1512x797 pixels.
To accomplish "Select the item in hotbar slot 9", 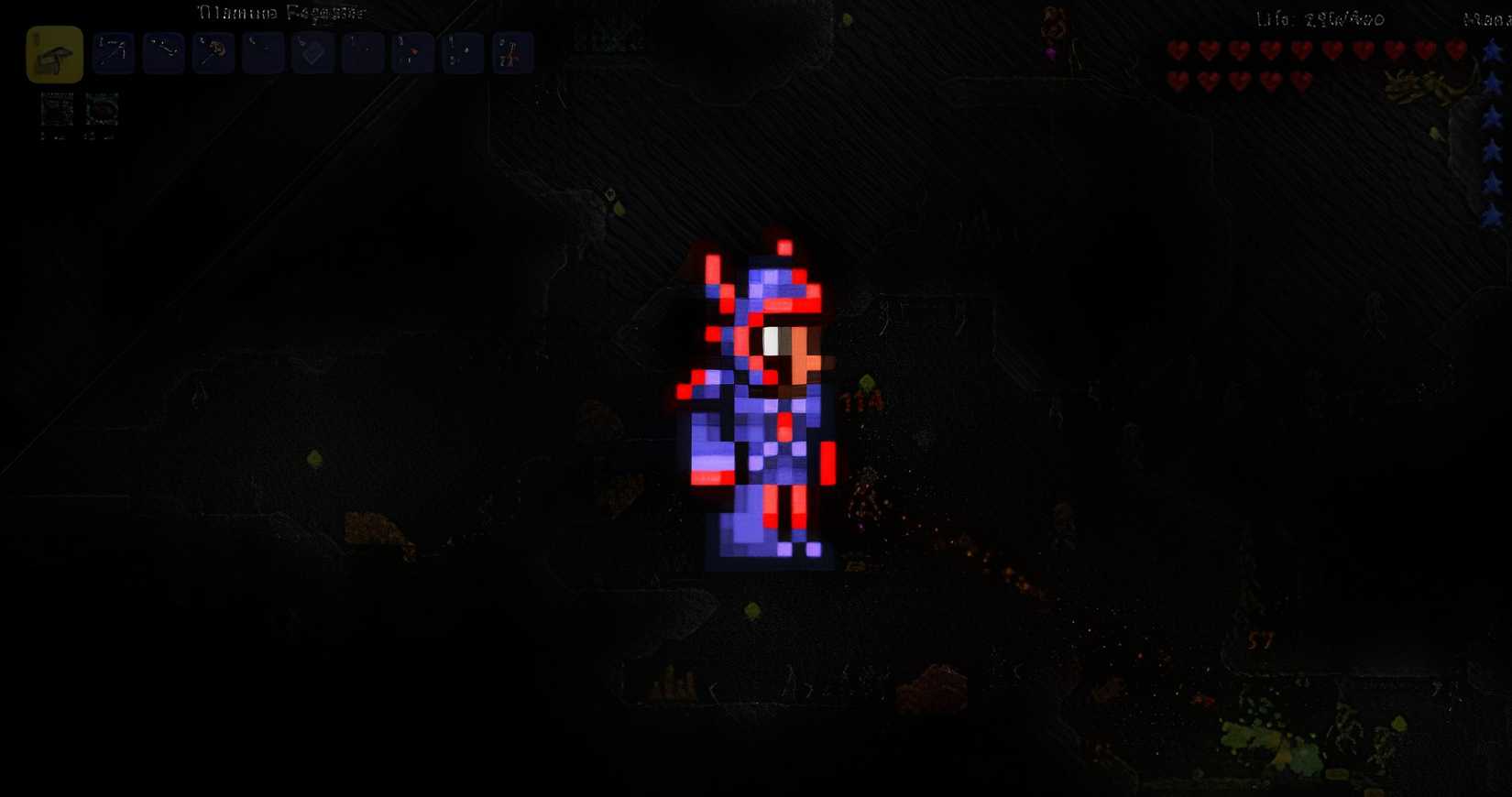I will (462, 52).
